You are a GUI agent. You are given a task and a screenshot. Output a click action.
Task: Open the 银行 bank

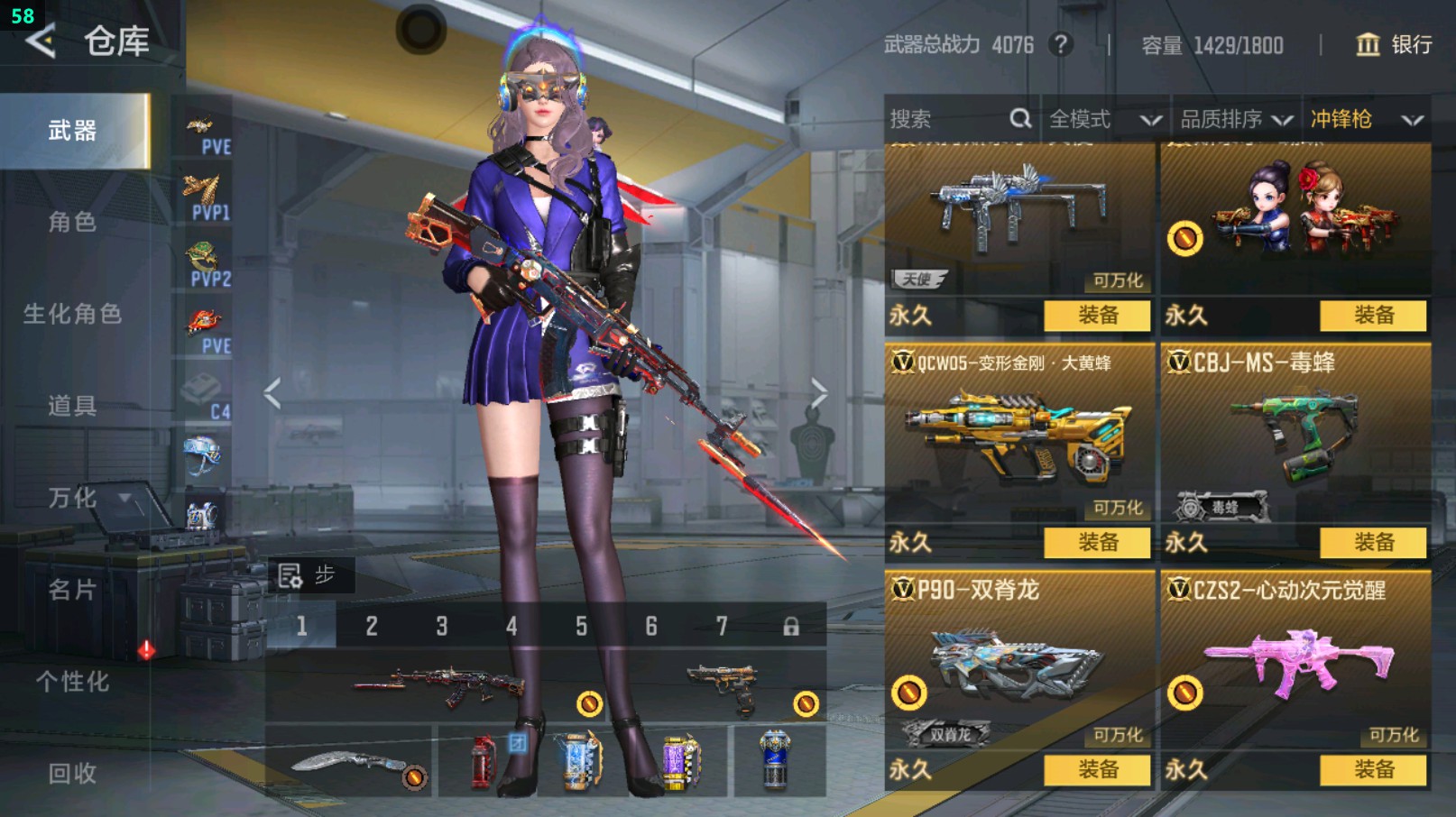click(1394, 44)
